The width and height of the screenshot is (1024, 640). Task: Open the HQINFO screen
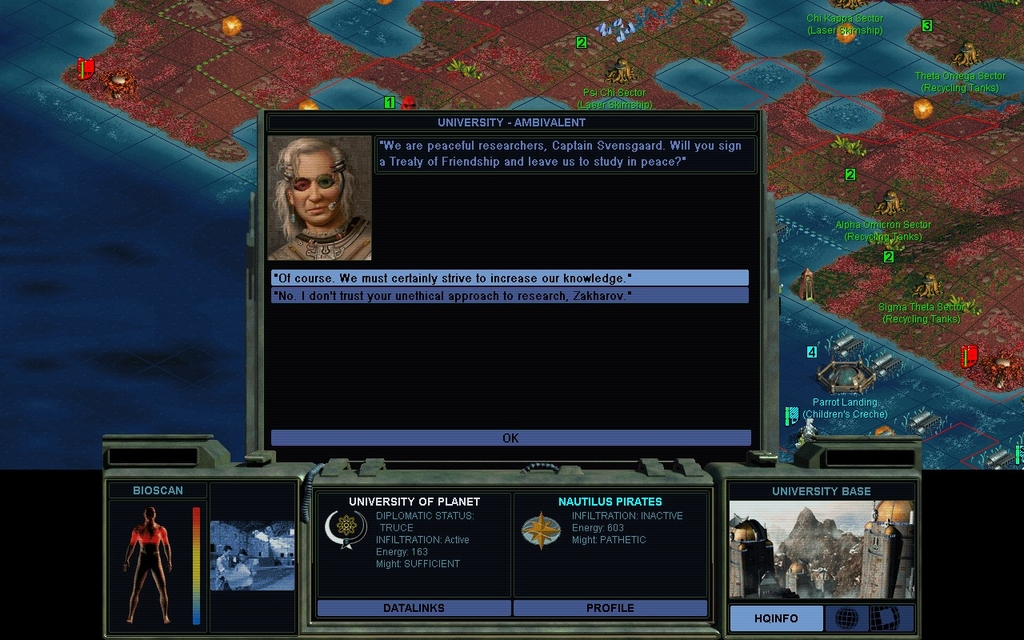pos(776,618)
